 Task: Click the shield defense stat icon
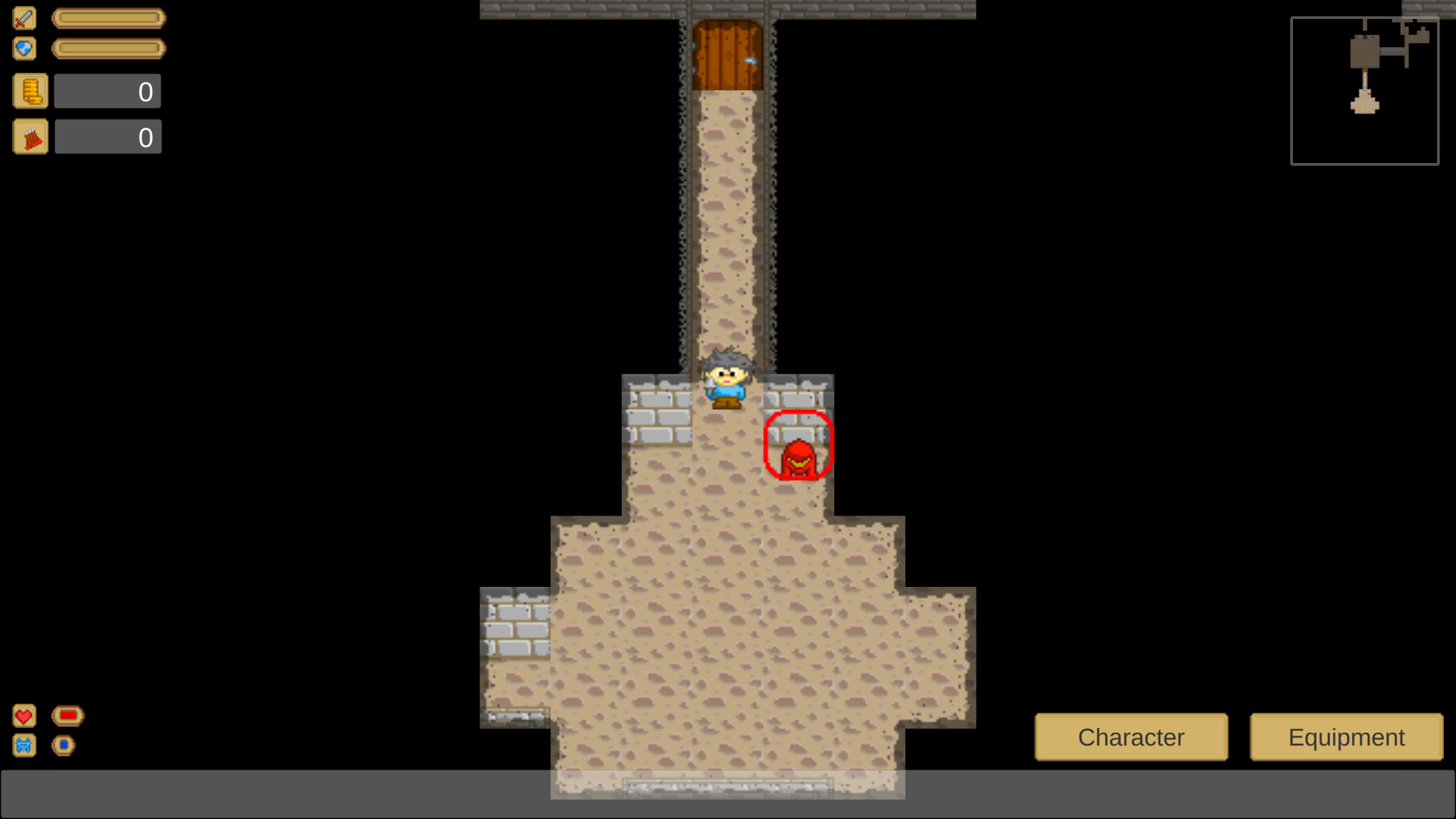[x=24, y=48]
